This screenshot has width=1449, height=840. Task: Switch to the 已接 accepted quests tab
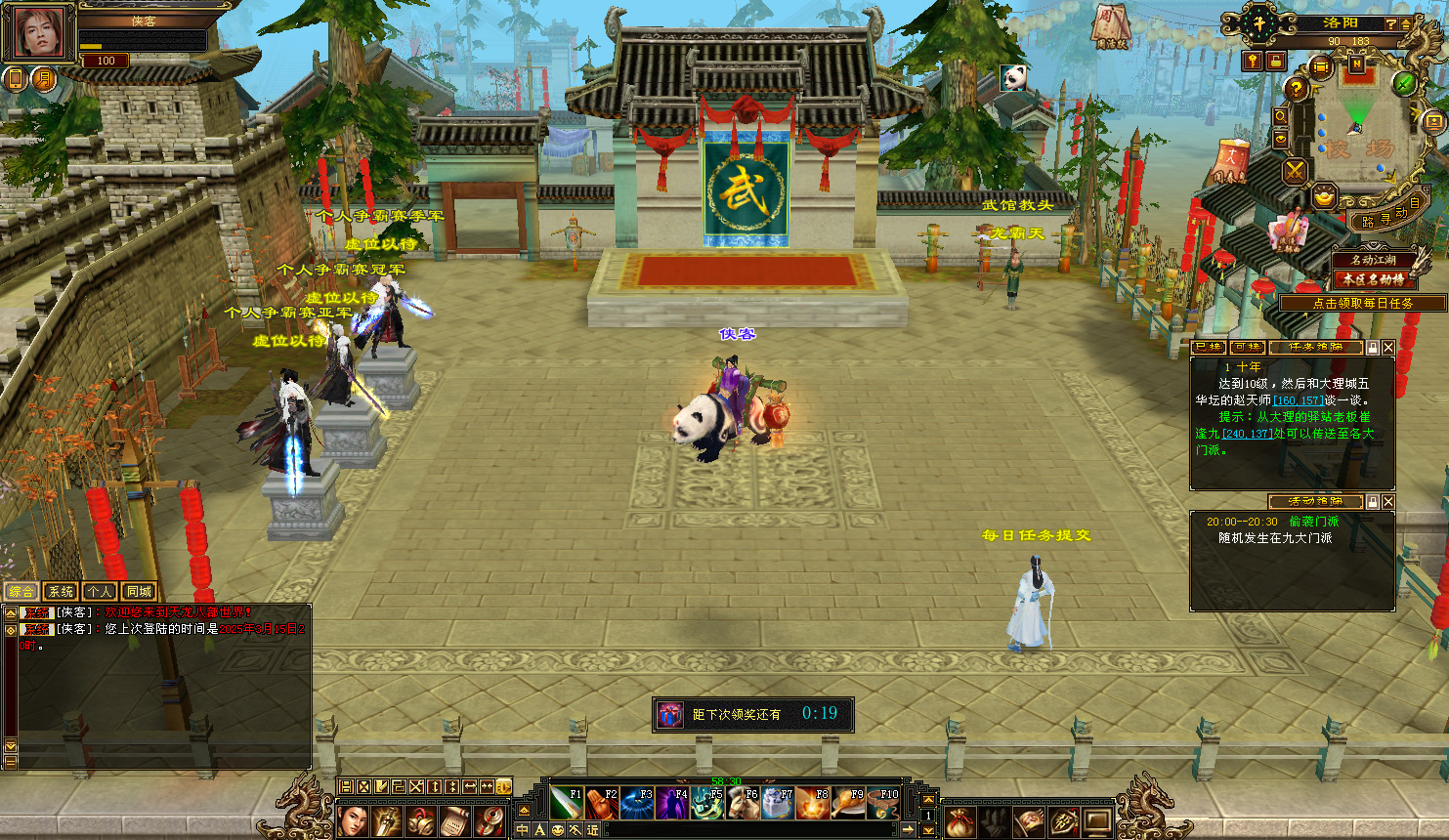coord(1209,348)
